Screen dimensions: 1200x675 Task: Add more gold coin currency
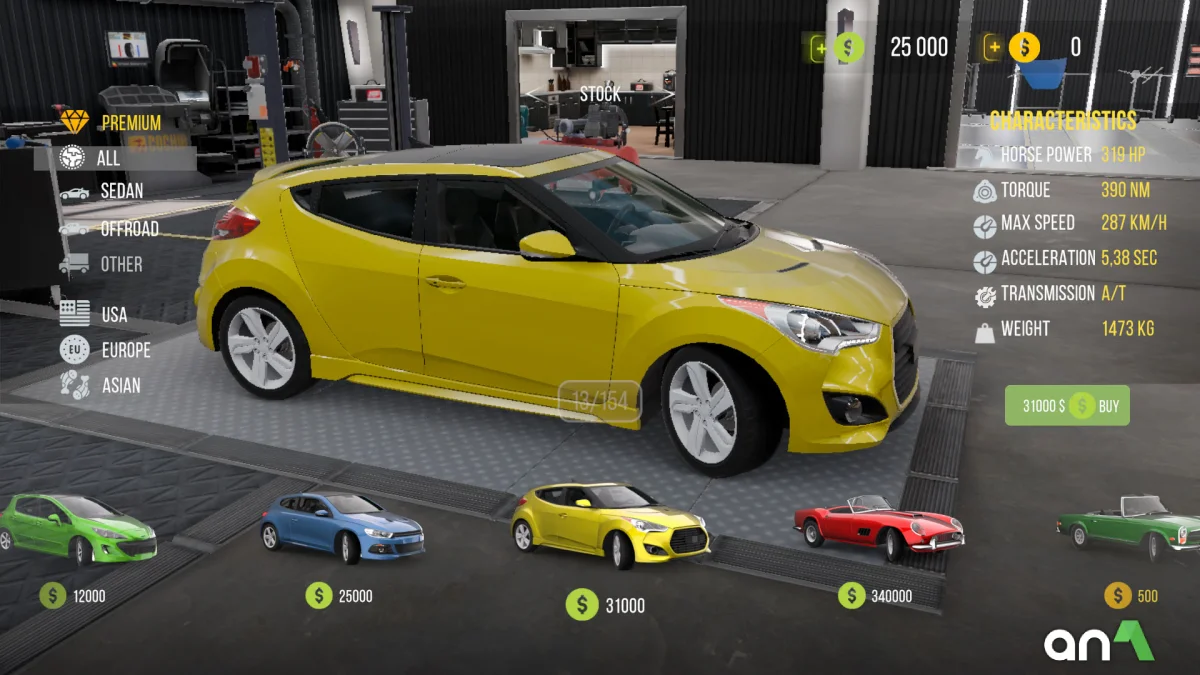(x=992, y=47)
